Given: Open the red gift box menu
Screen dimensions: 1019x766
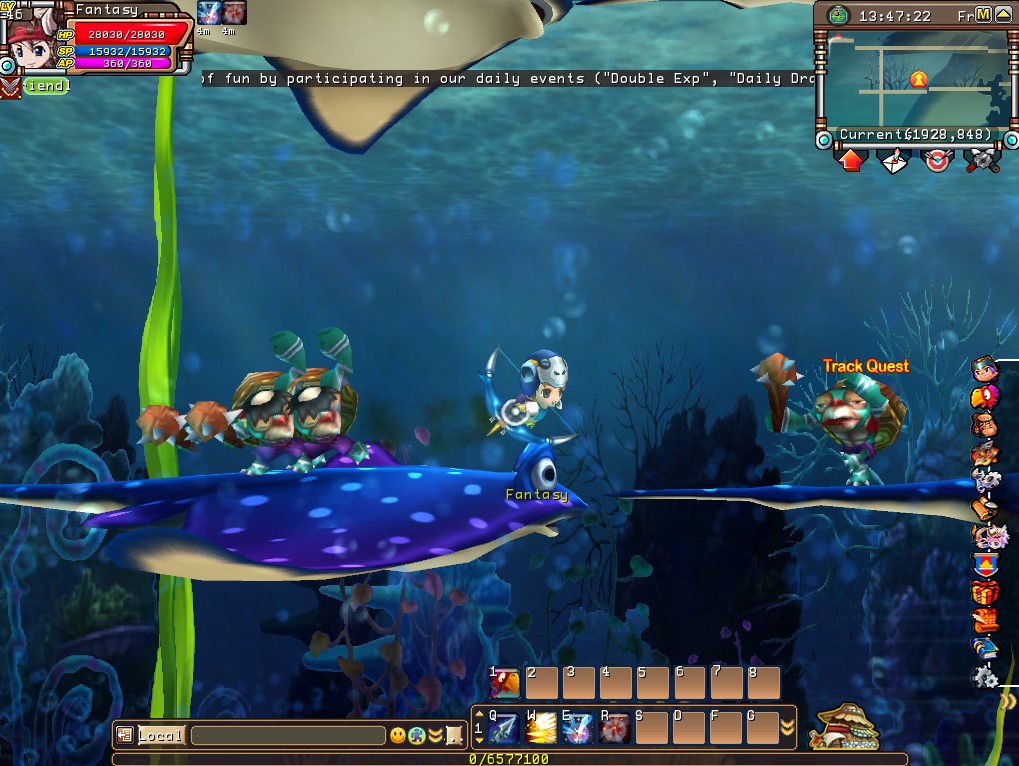Looking at the screenshot, I should pyautogui.click(x=985, y=594).
